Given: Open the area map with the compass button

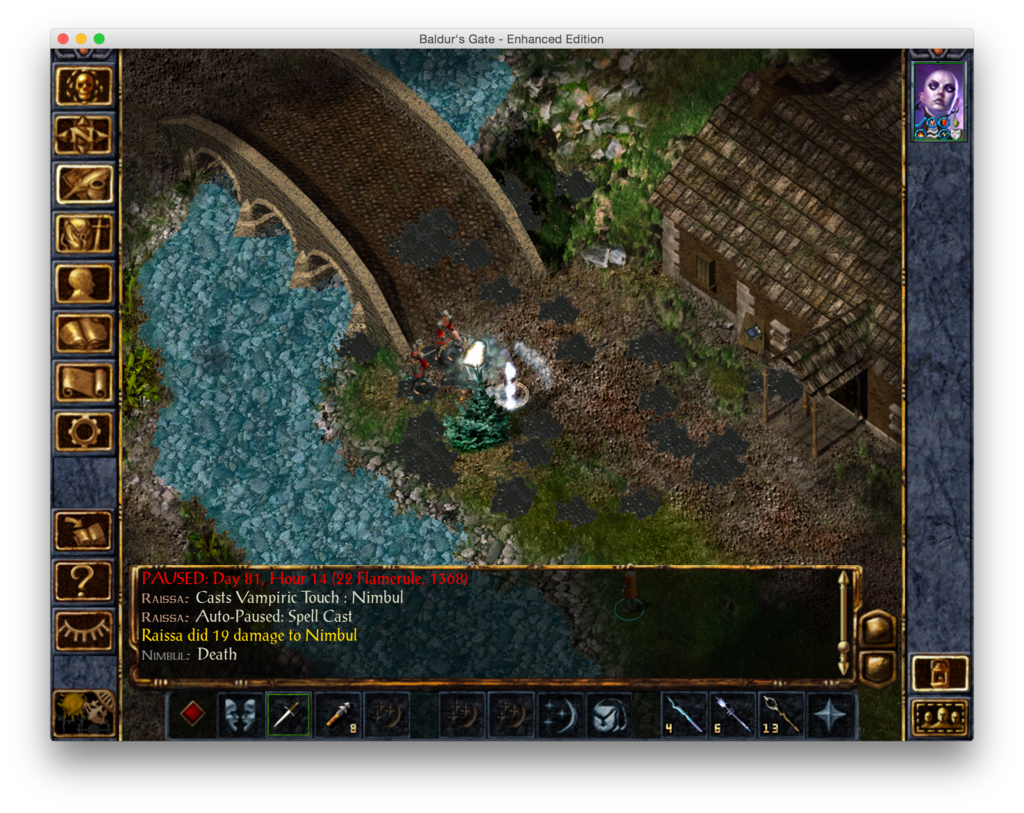Looking at the screenshot, I should tap(83, 135).
